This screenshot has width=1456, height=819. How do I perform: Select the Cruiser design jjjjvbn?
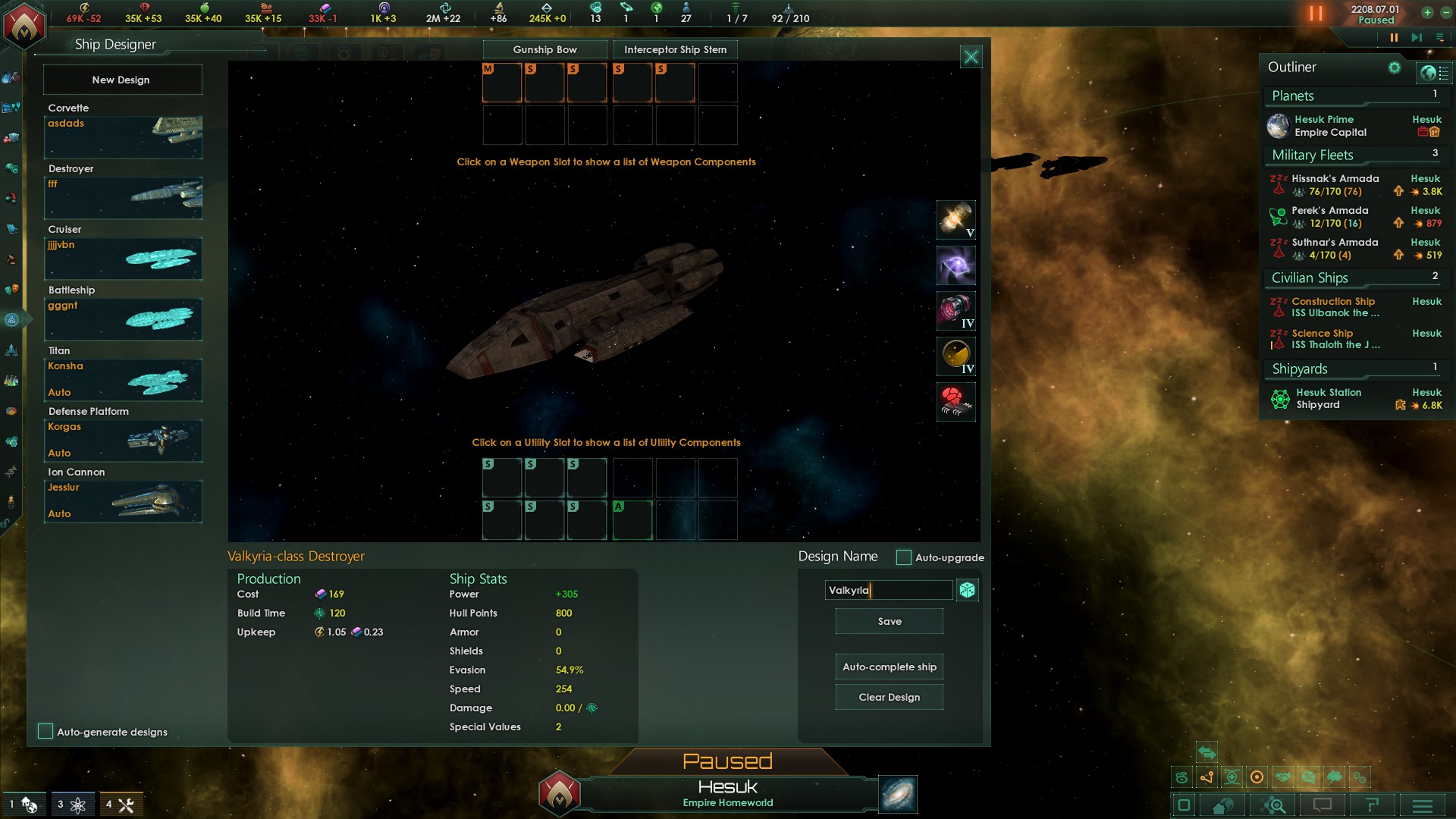pyautogui.click(x=123, y=258)
